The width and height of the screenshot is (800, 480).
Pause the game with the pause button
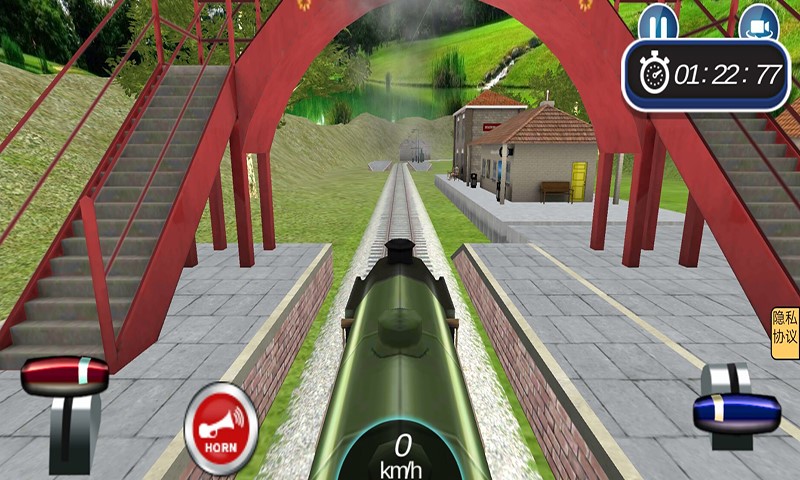tap(657, 21)
